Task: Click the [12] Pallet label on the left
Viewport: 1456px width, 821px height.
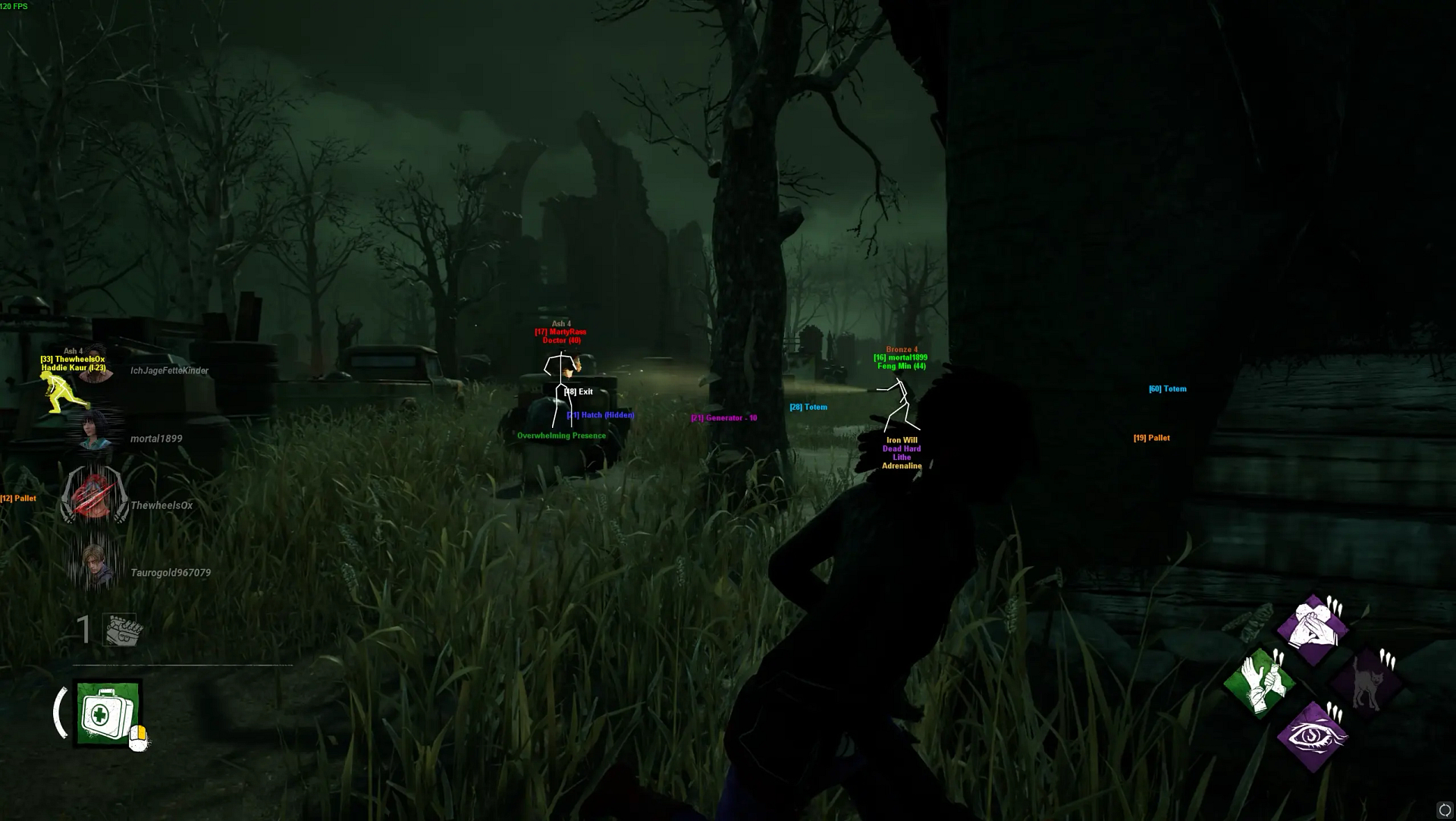Action: point(19,497)
